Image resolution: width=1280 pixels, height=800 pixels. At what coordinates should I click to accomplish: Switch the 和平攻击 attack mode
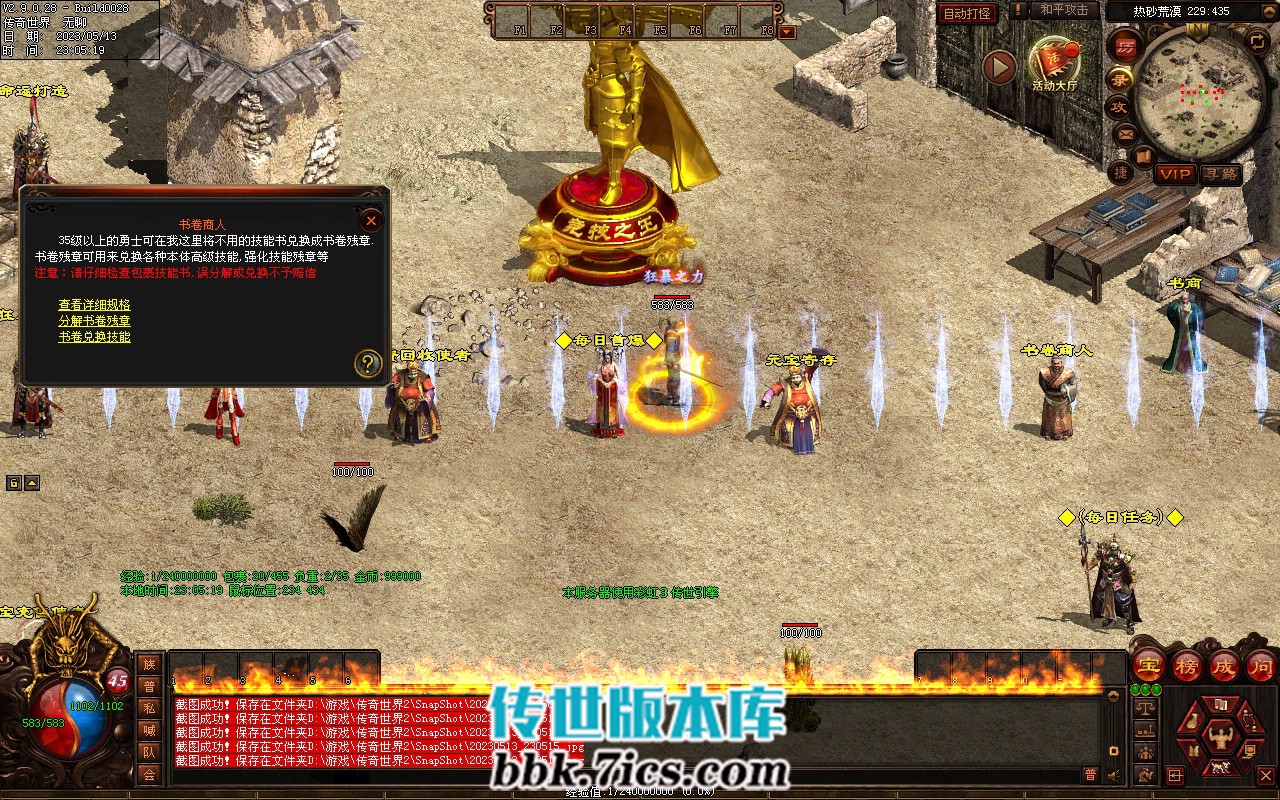[1064, 10]
